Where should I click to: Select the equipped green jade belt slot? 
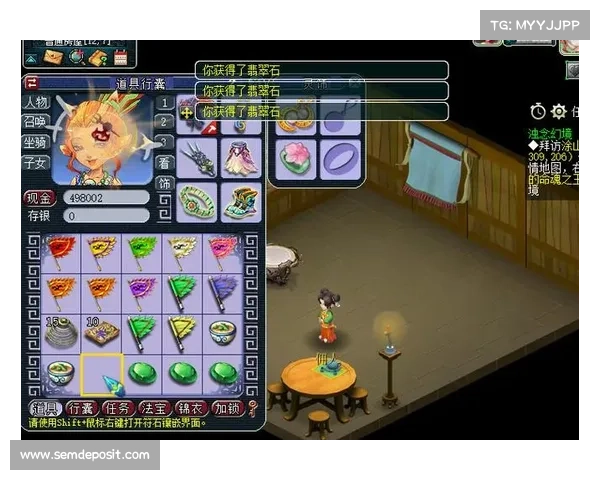pos(198,201)
